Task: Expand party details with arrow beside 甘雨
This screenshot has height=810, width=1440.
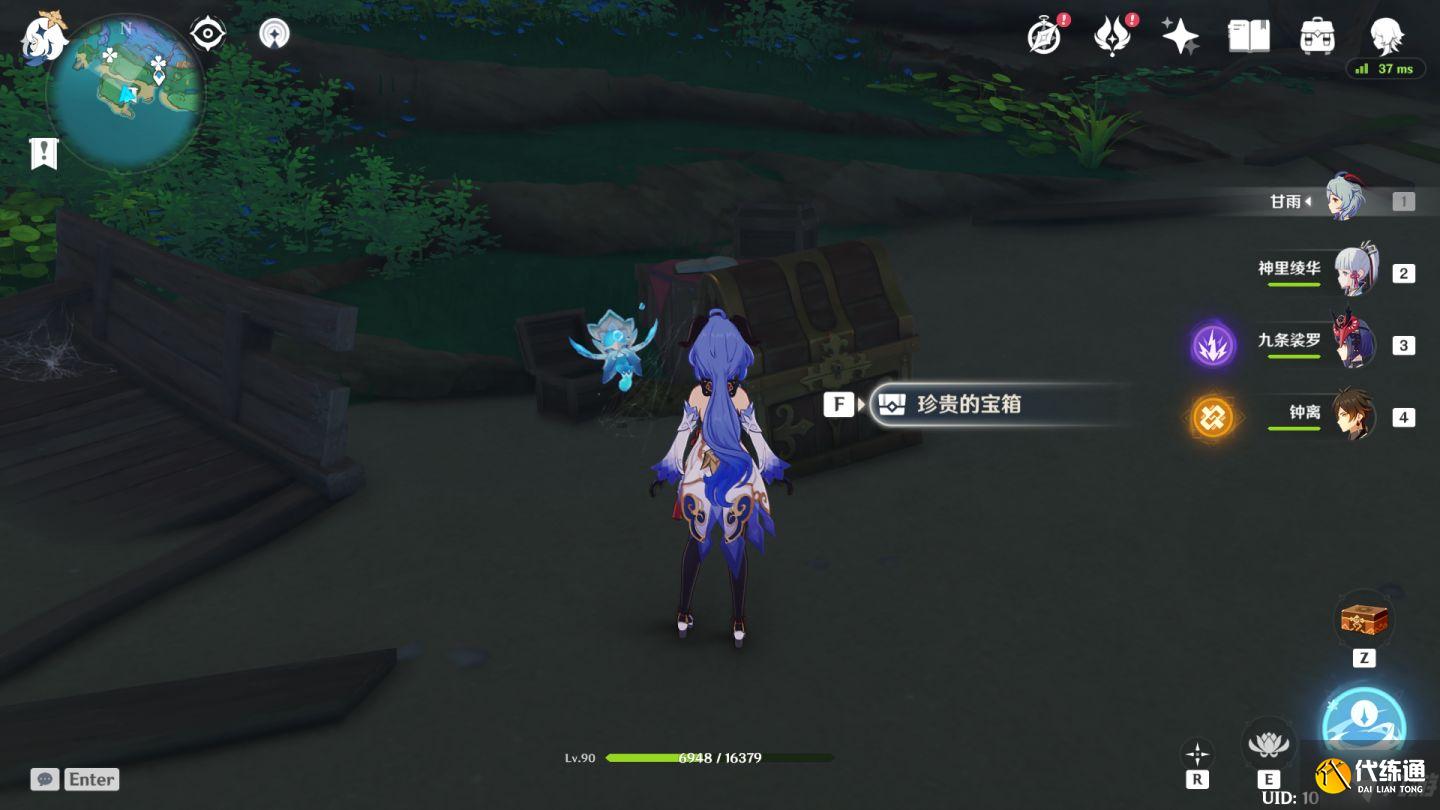Action: 1307,200
